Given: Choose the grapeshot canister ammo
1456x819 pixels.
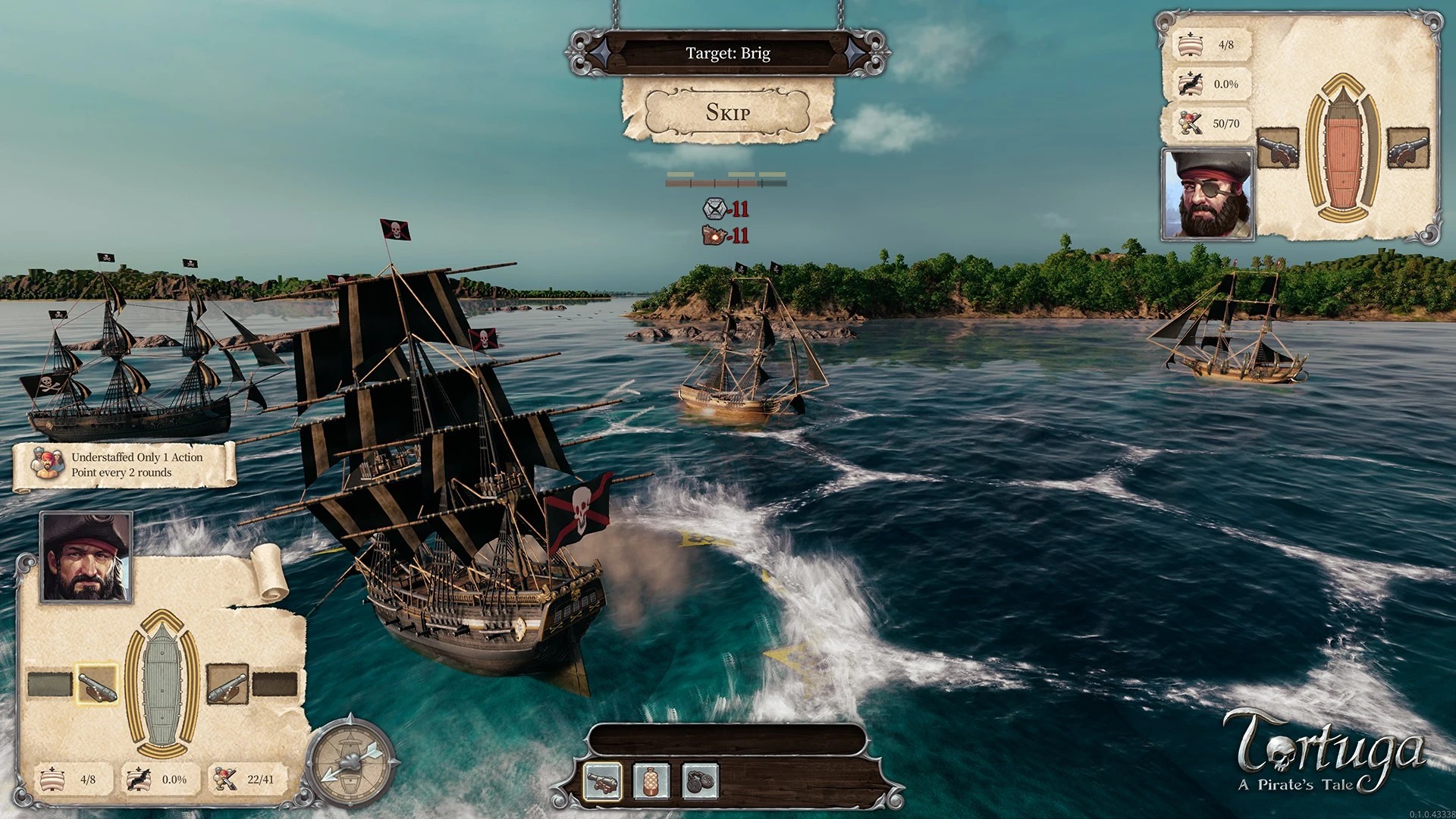Looking at the screenshot, I should (651, 780).
